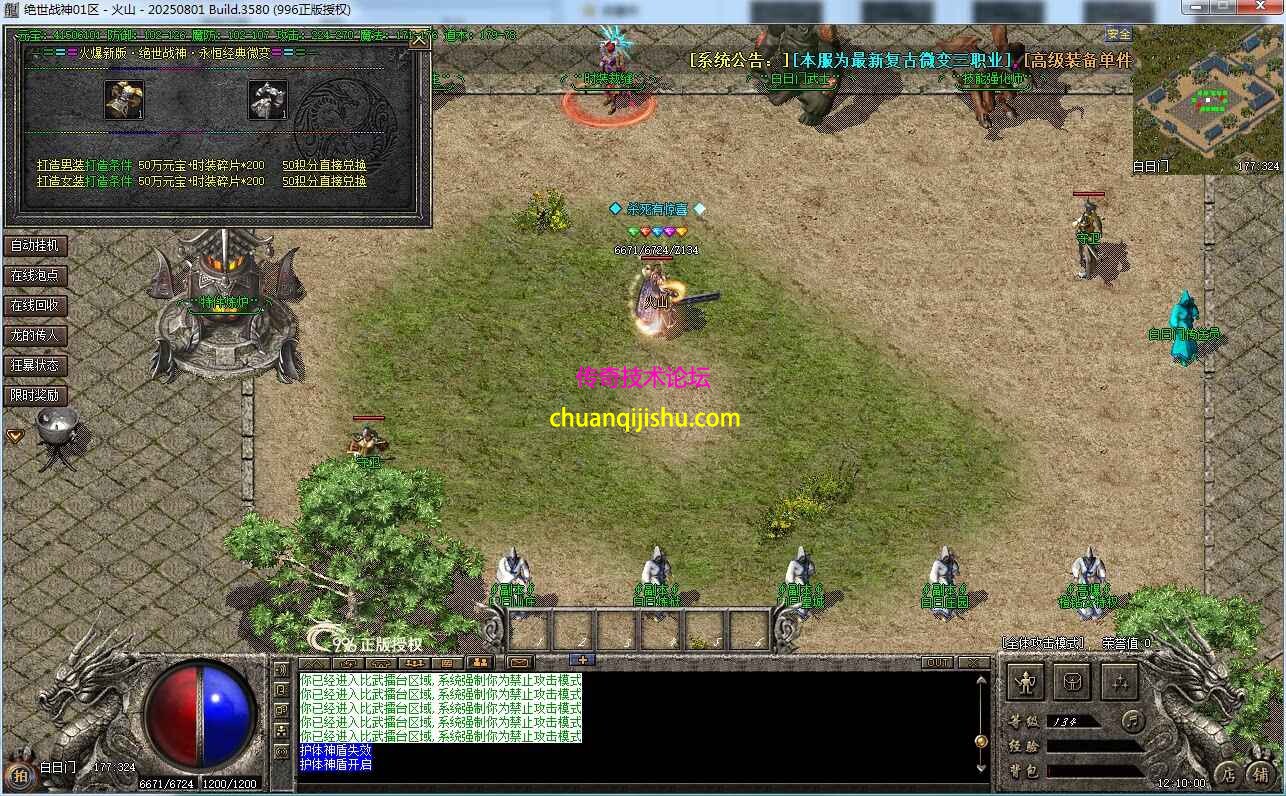Click the mail envelope icon in chat toolbar
Screen dimensions: 1286x796
517,662
